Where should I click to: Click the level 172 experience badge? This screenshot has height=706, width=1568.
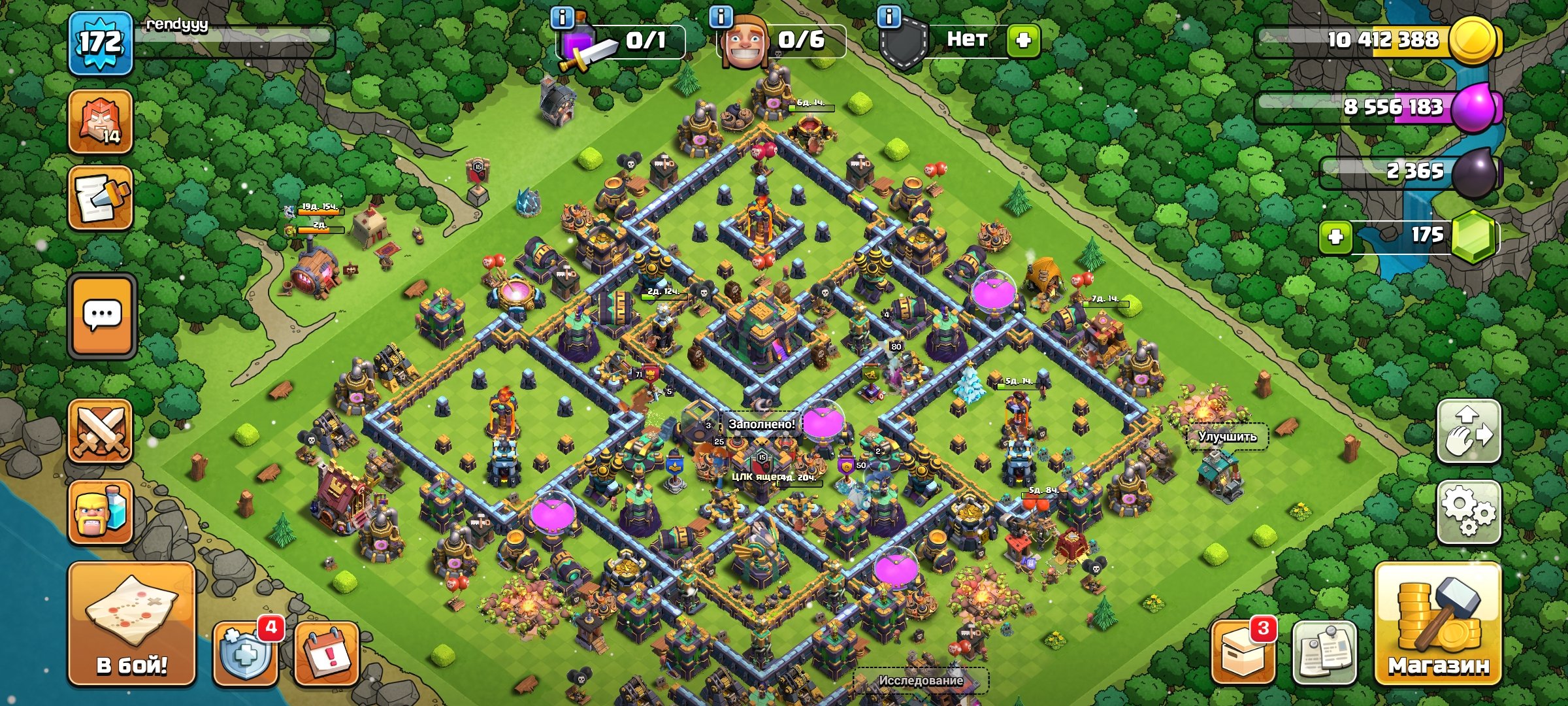(101, 42)
